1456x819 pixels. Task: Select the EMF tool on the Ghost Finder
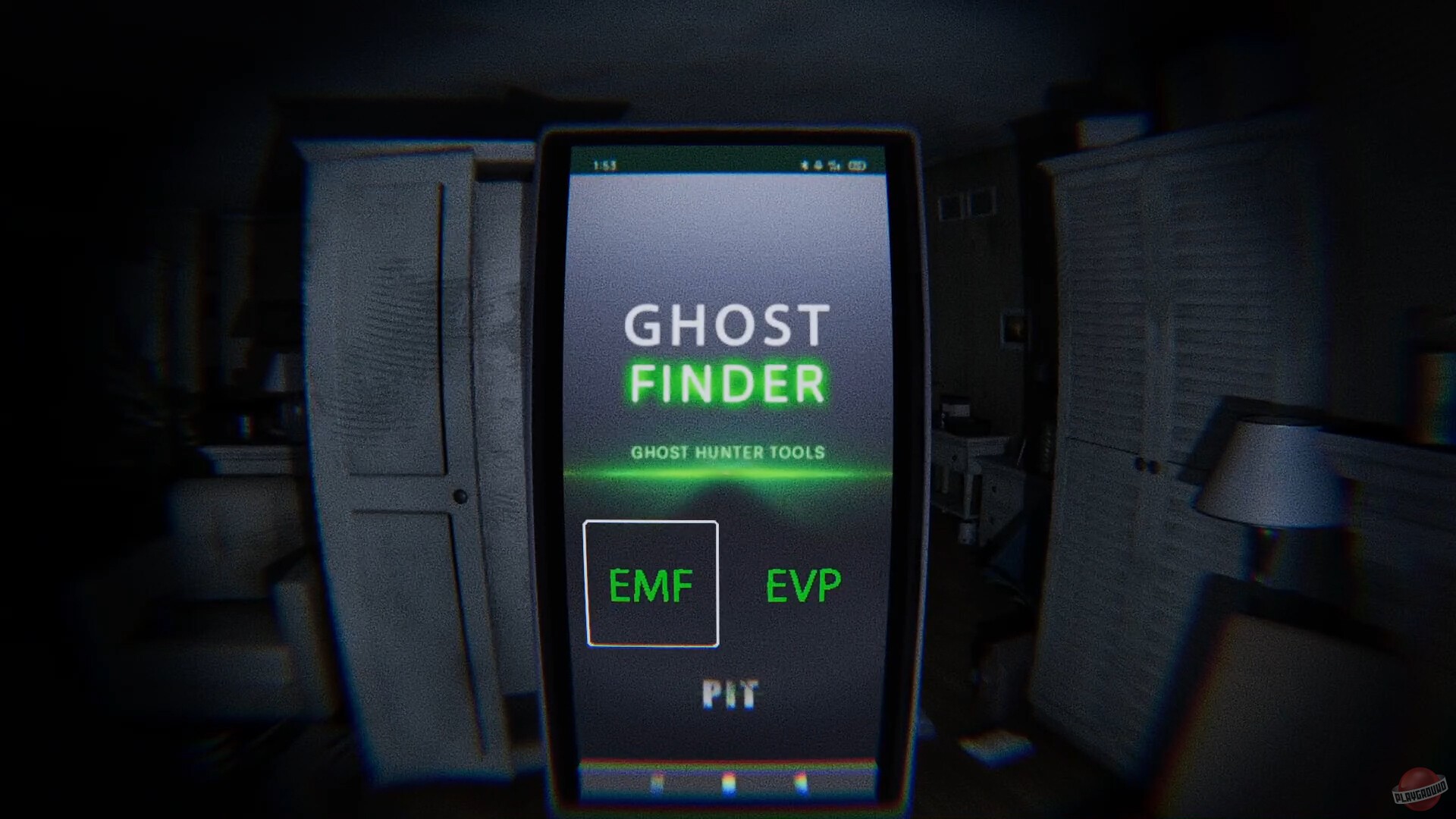pos(652,584)
